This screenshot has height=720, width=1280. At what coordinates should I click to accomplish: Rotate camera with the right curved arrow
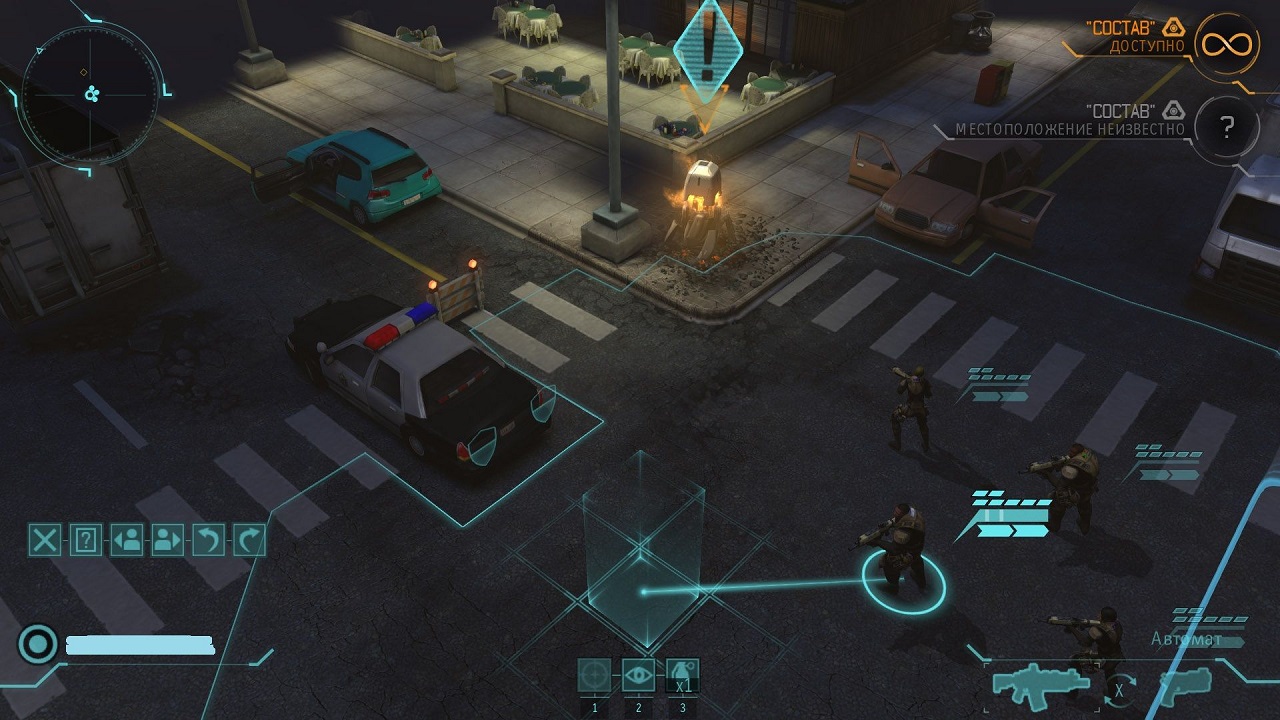(x=249, y=541)
